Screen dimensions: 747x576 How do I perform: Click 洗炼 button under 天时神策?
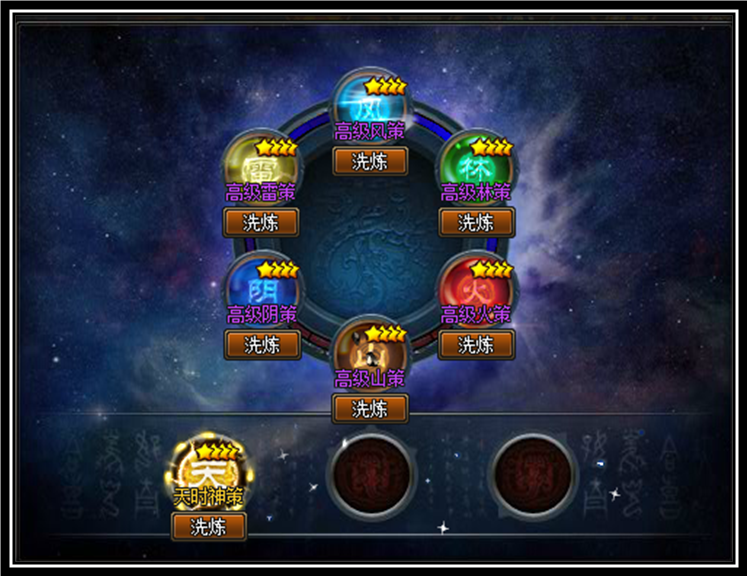(x=208, y=526)
